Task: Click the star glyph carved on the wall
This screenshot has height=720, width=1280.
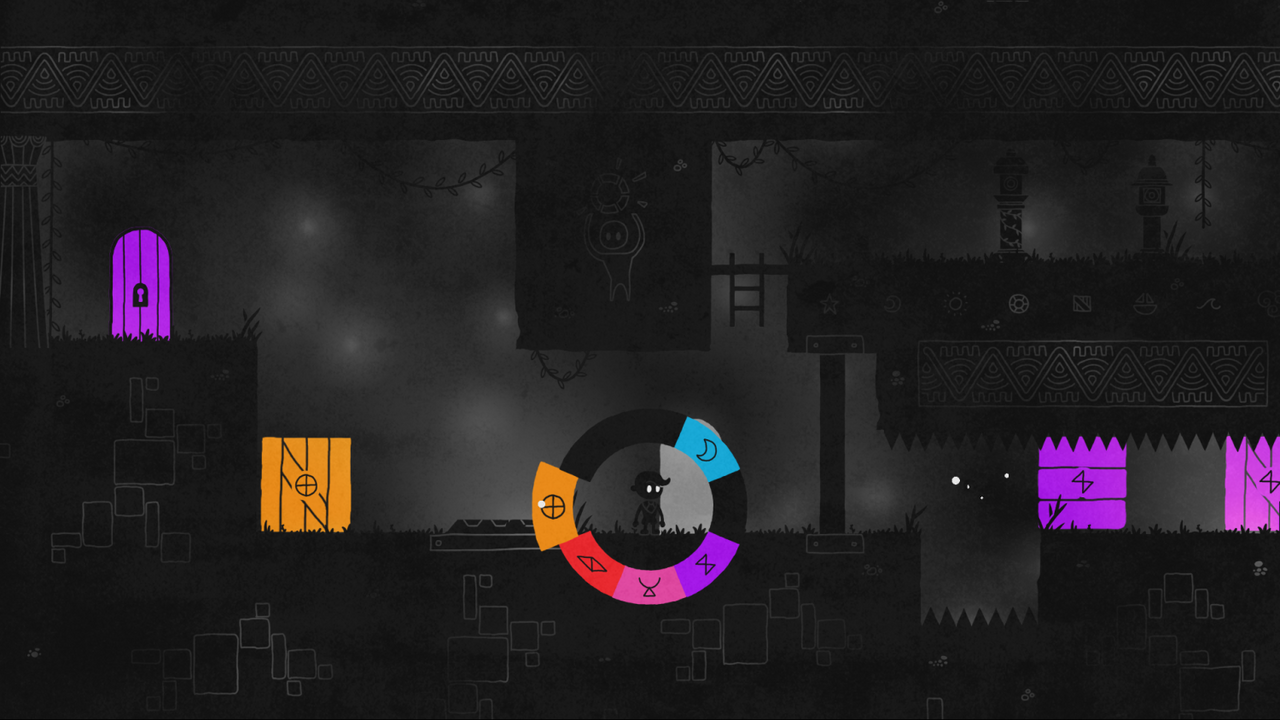Action: 829,303
